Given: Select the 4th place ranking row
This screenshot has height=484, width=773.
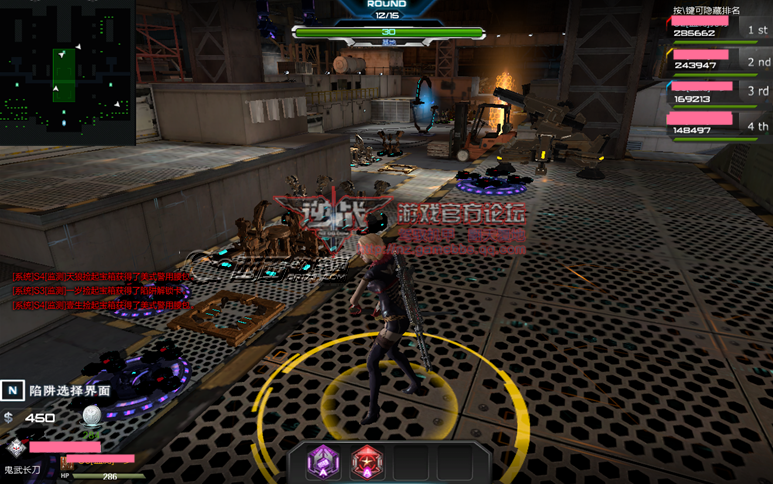Looking at the screenshot, I should (718, 125).
